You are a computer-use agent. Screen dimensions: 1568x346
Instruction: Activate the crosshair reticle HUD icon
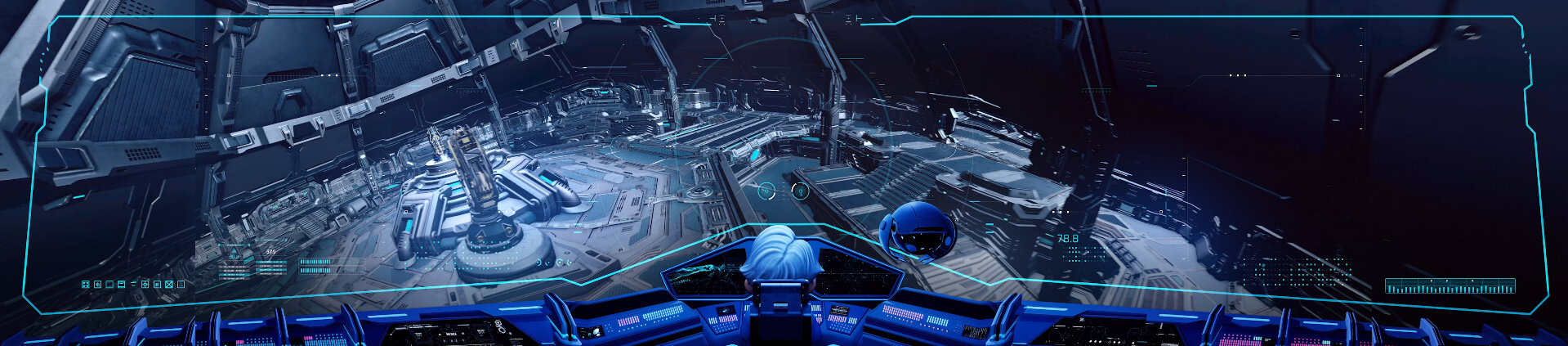[x=145, y=285]
